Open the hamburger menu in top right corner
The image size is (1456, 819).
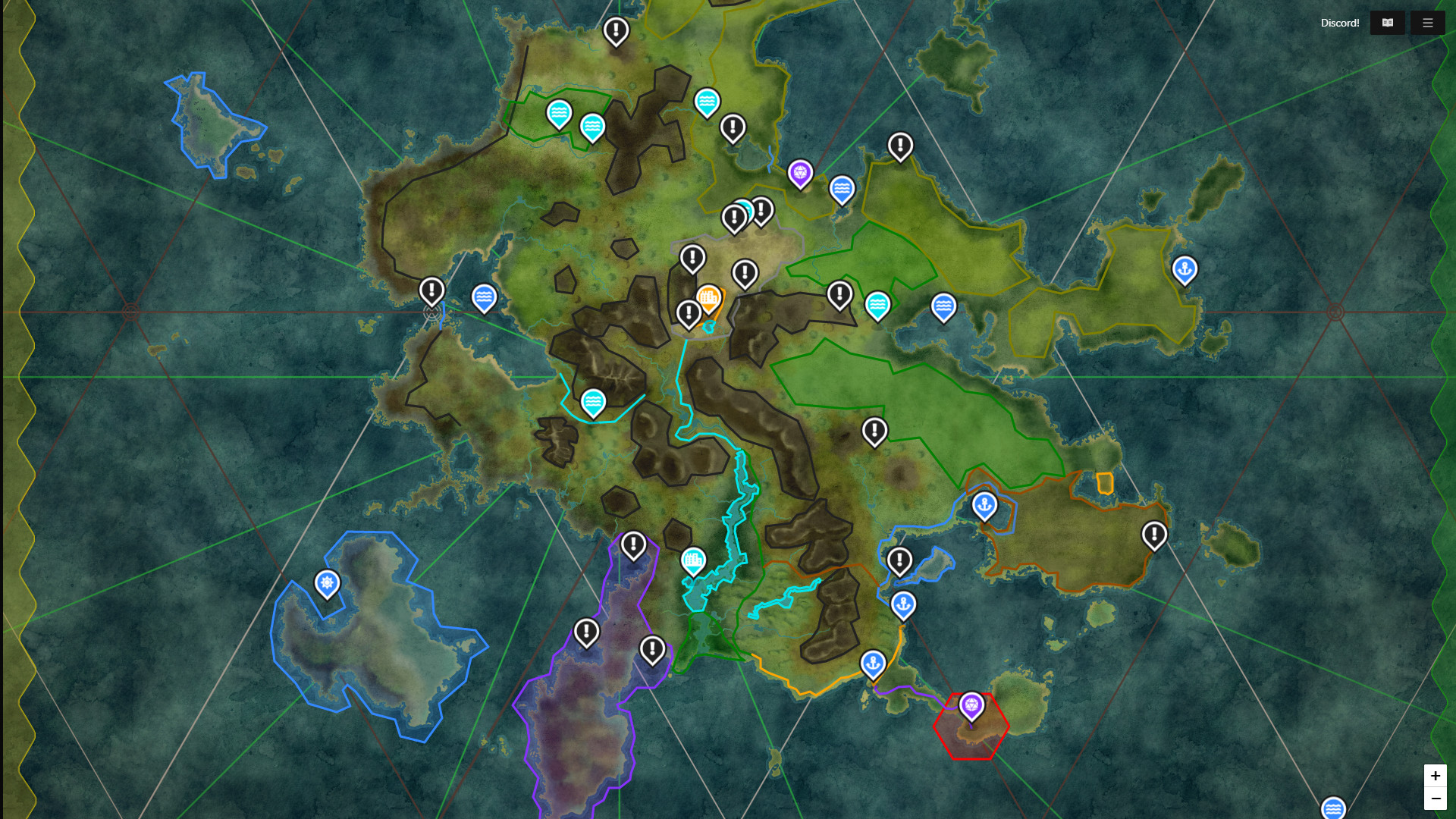point(1428,23)
